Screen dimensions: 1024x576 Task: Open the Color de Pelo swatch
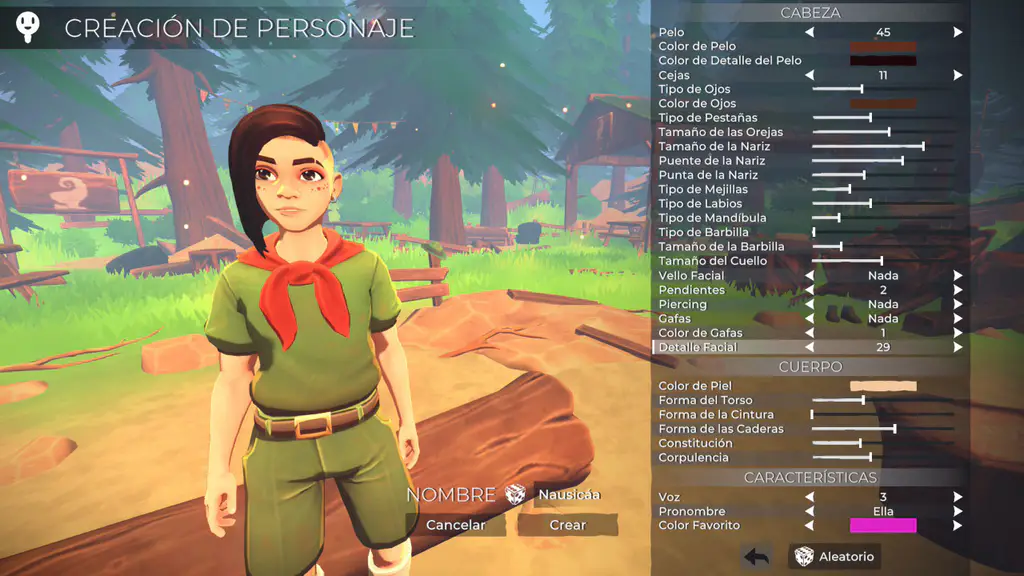882,46
